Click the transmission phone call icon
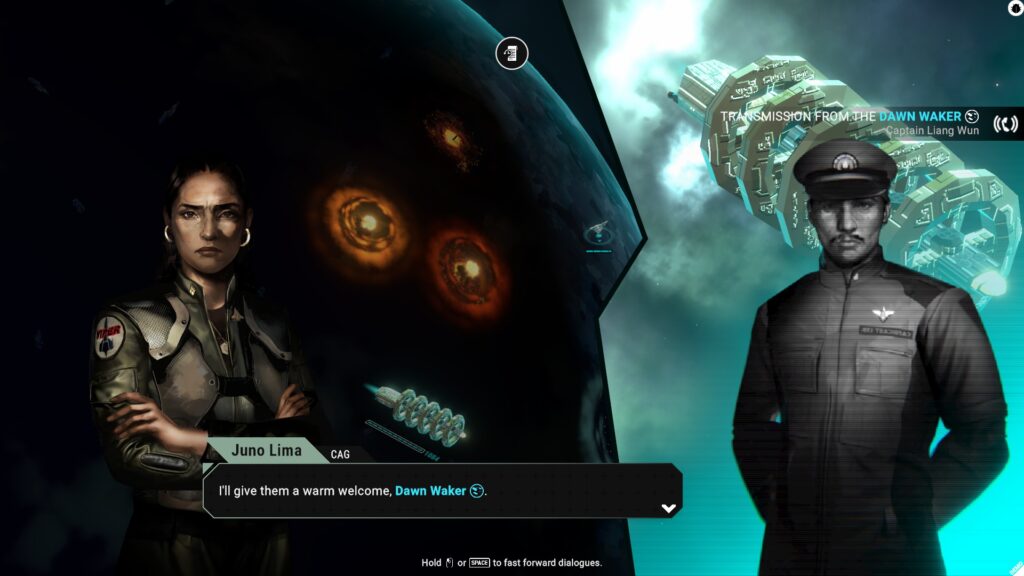This screenshot has width=1024, height=576. click(x=1005, y=124)
